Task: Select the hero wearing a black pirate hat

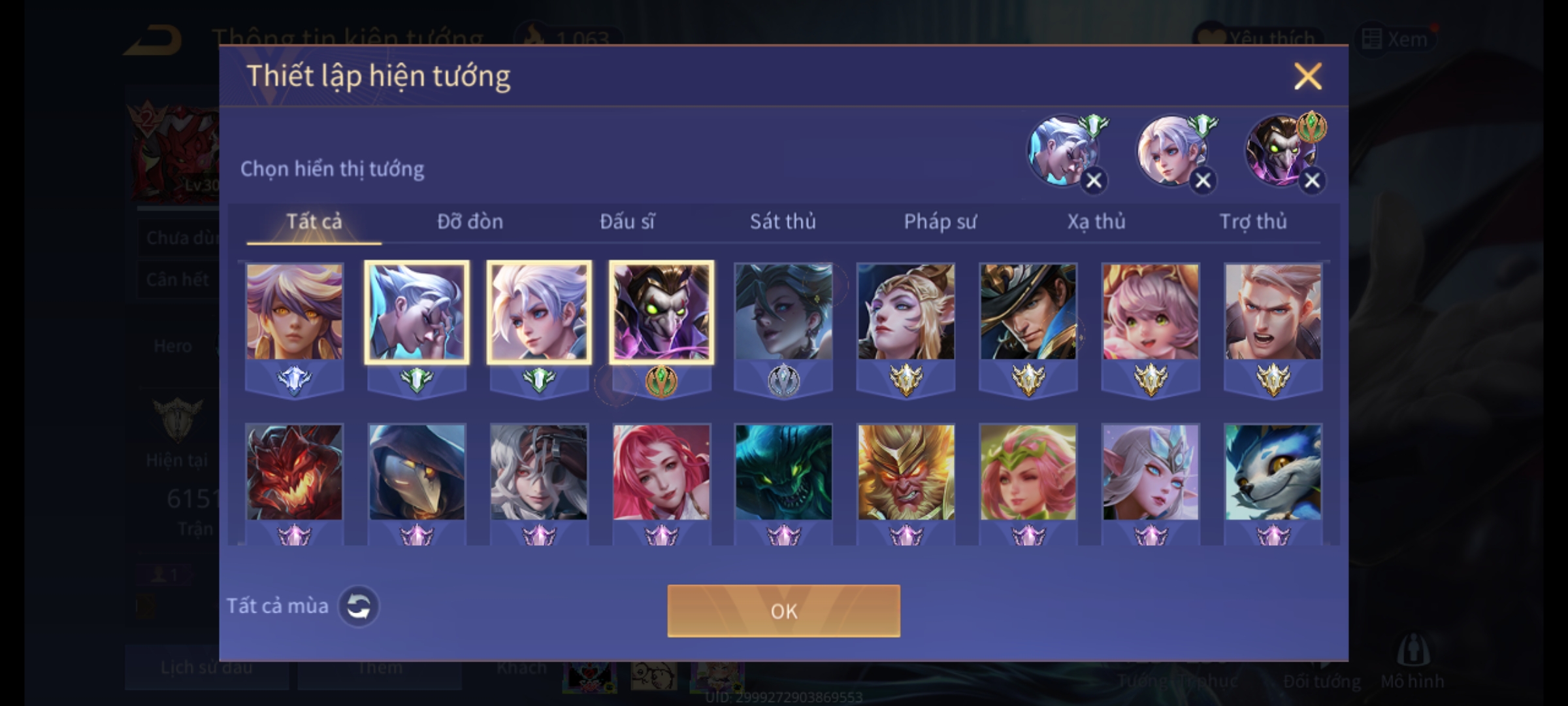Action: [x=1028, y=312]
